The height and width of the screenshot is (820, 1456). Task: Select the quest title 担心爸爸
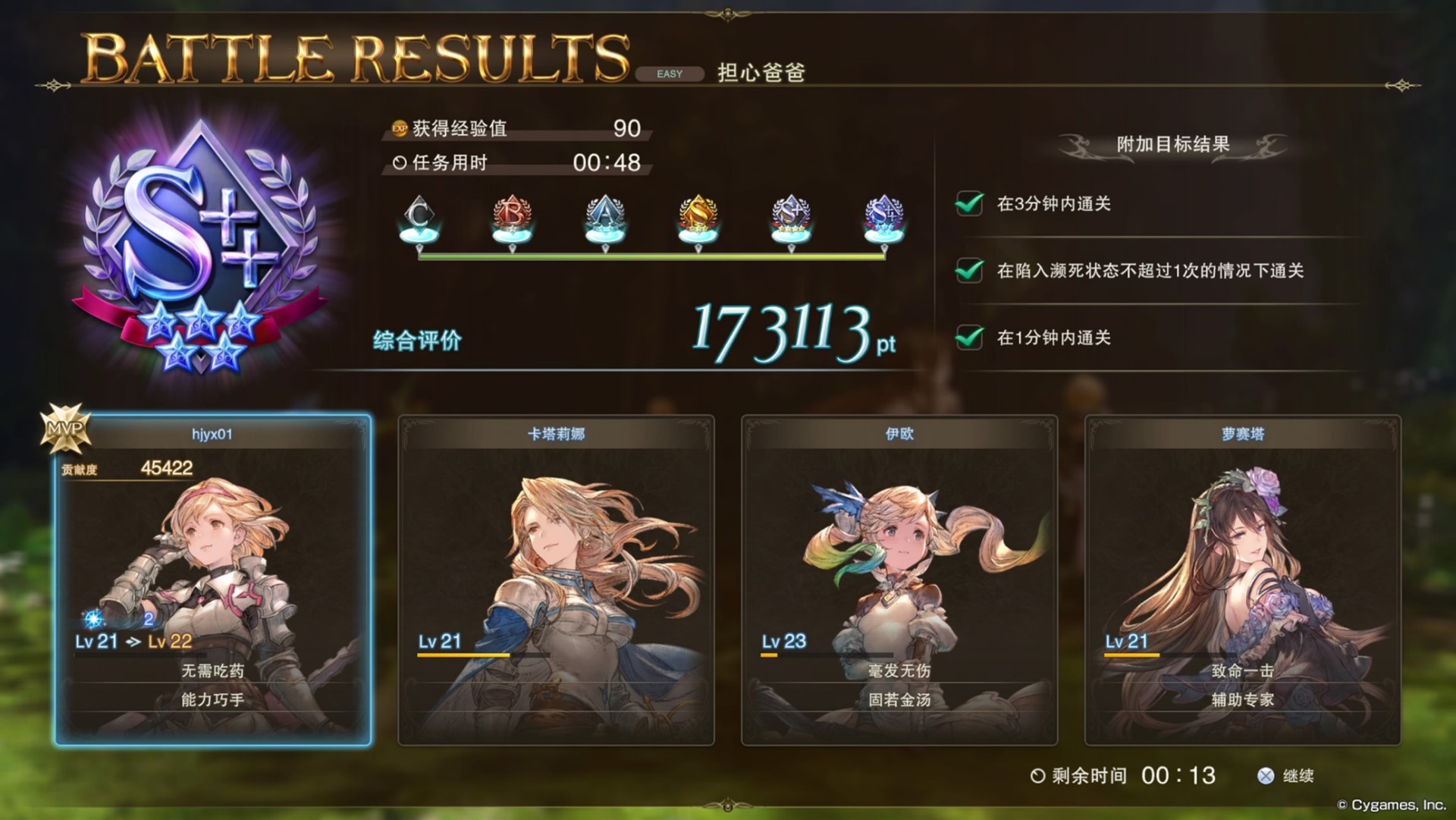[x=760, y=74]
